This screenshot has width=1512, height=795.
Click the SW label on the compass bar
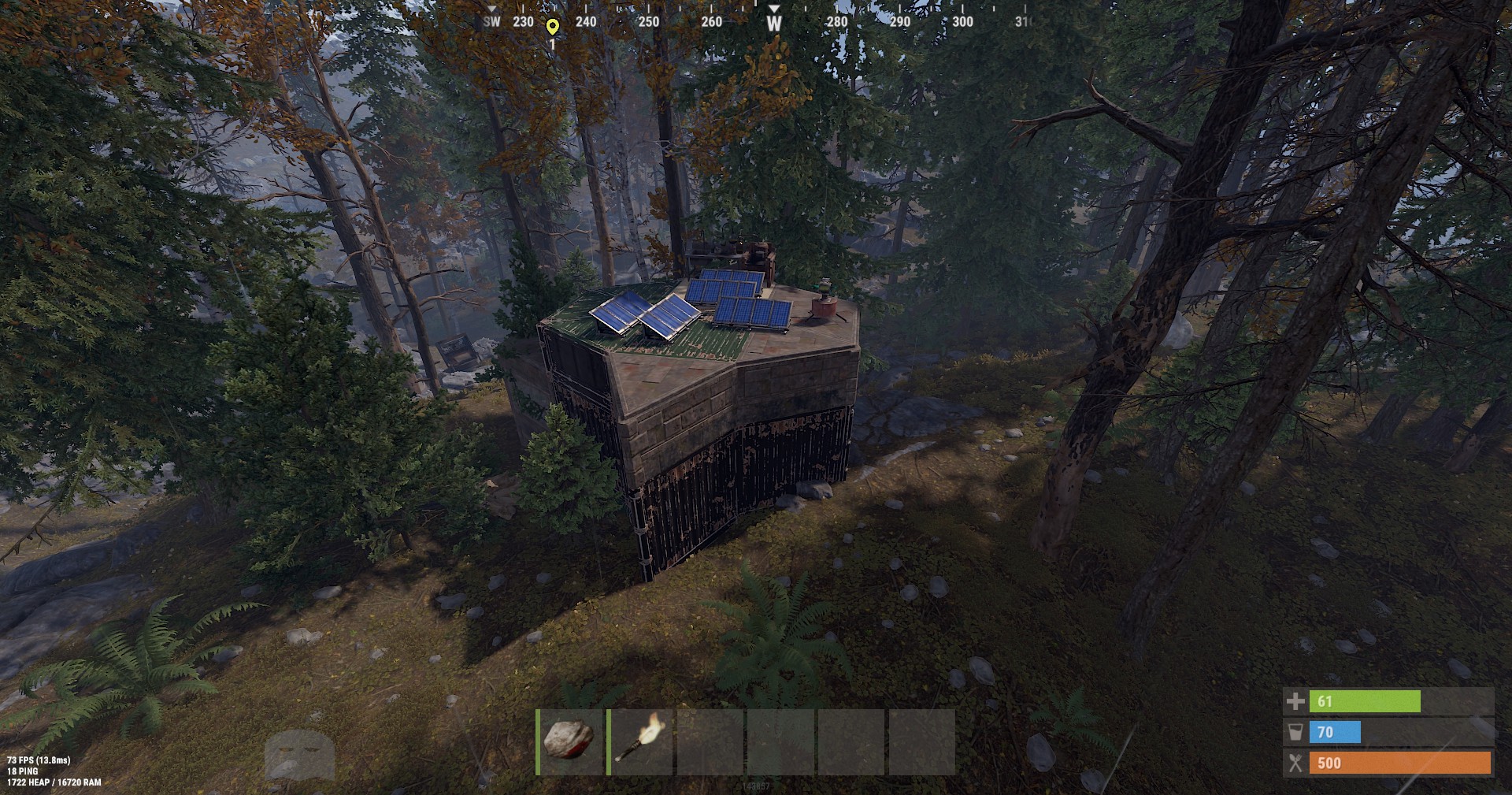(490, 23)
